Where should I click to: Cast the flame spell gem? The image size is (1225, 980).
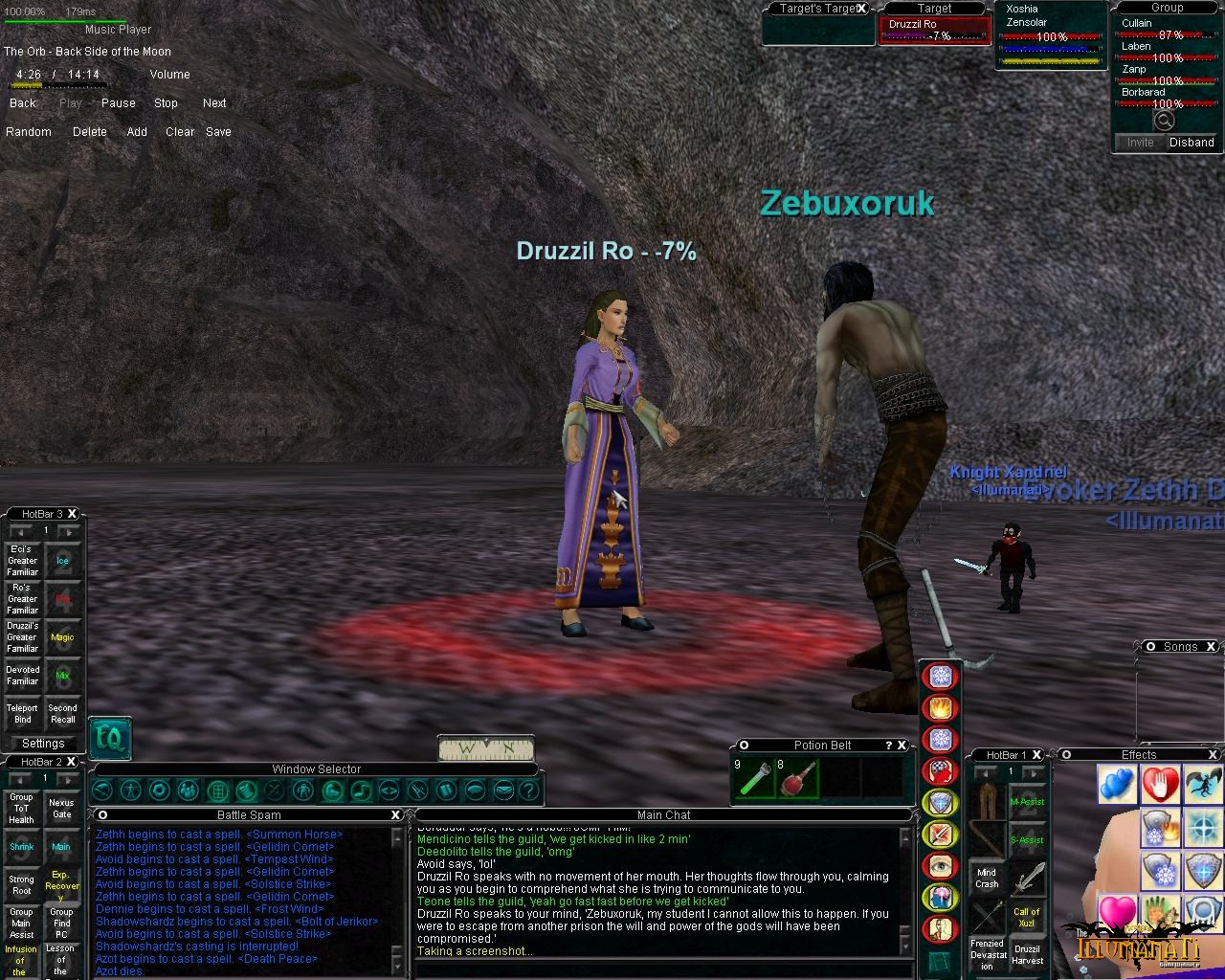point(940,708)
